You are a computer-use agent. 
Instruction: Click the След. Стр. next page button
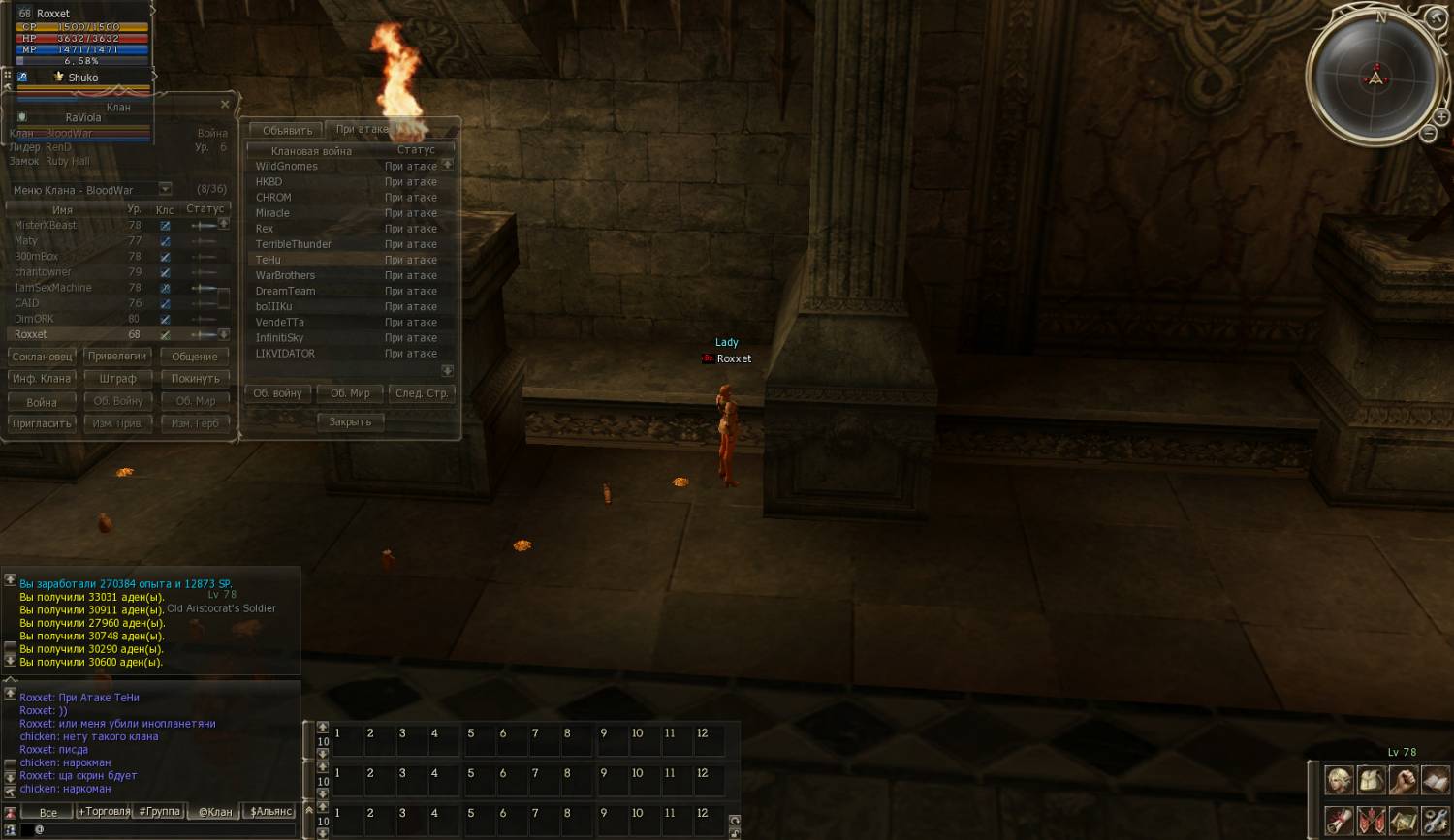(422, 393)
